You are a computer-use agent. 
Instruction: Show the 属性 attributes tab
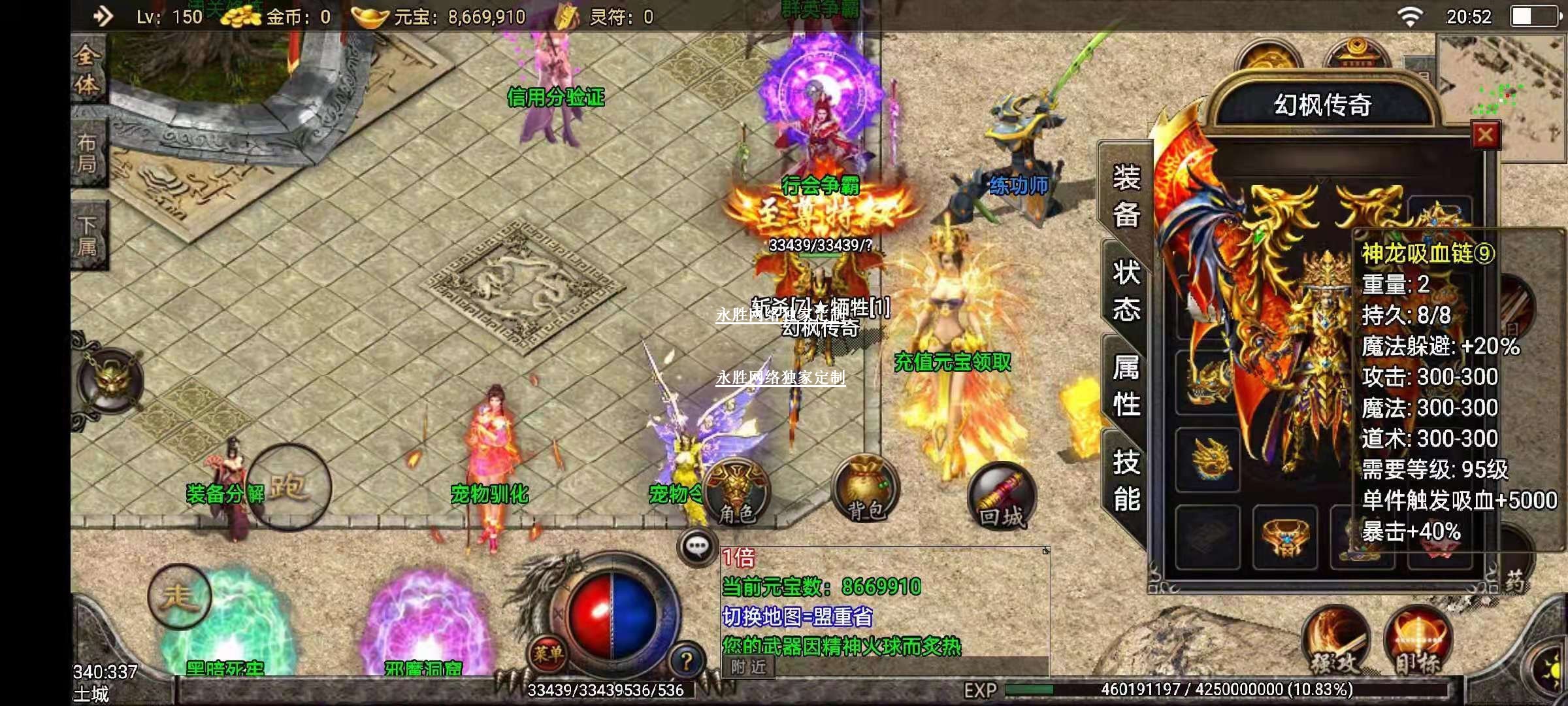[1126, 386]
